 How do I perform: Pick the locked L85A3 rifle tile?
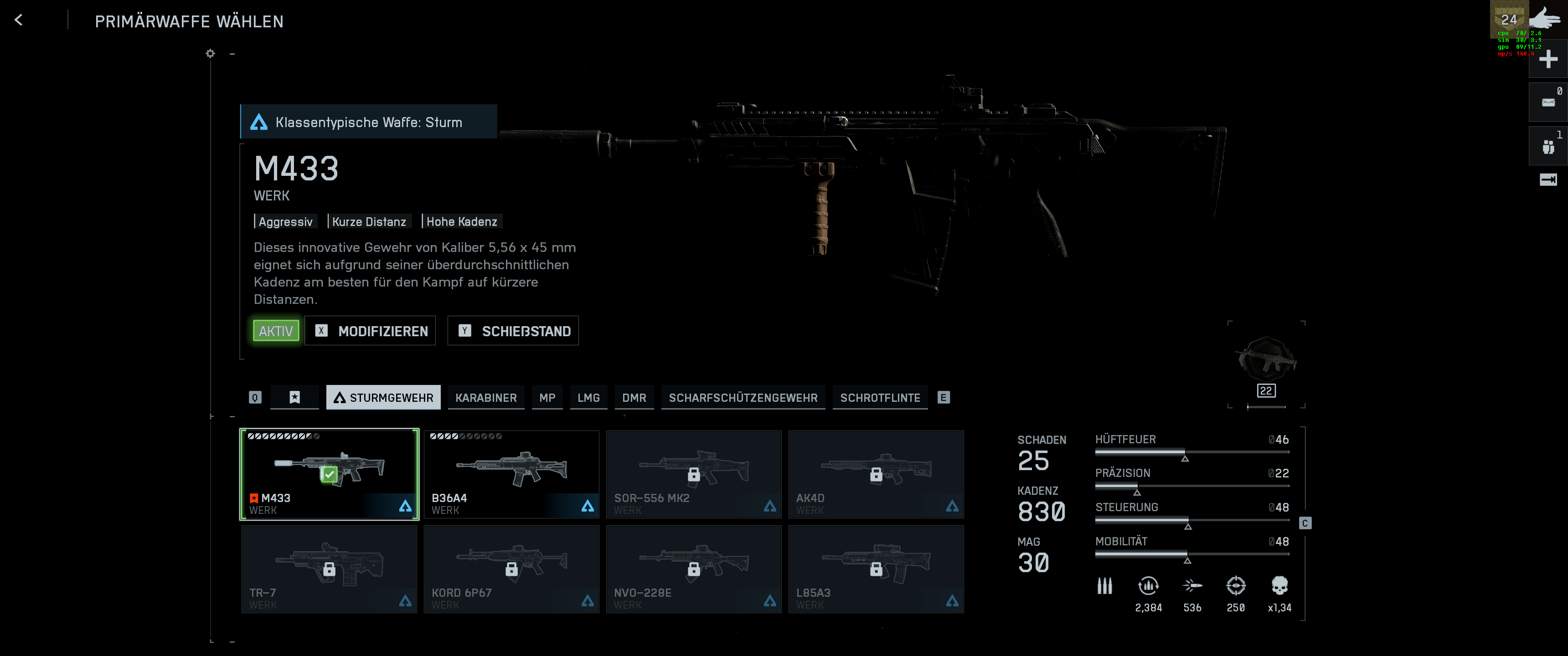click(x=875, y=569)
